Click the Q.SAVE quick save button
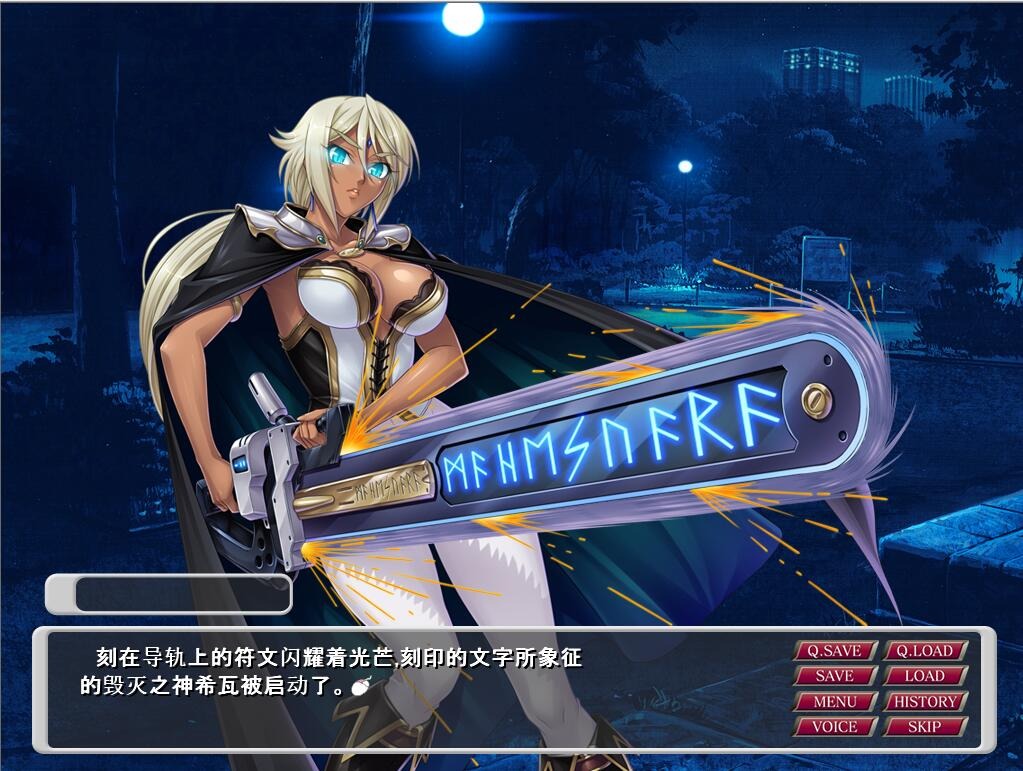This screenshot has width=1023, height=771. point(835,651)
